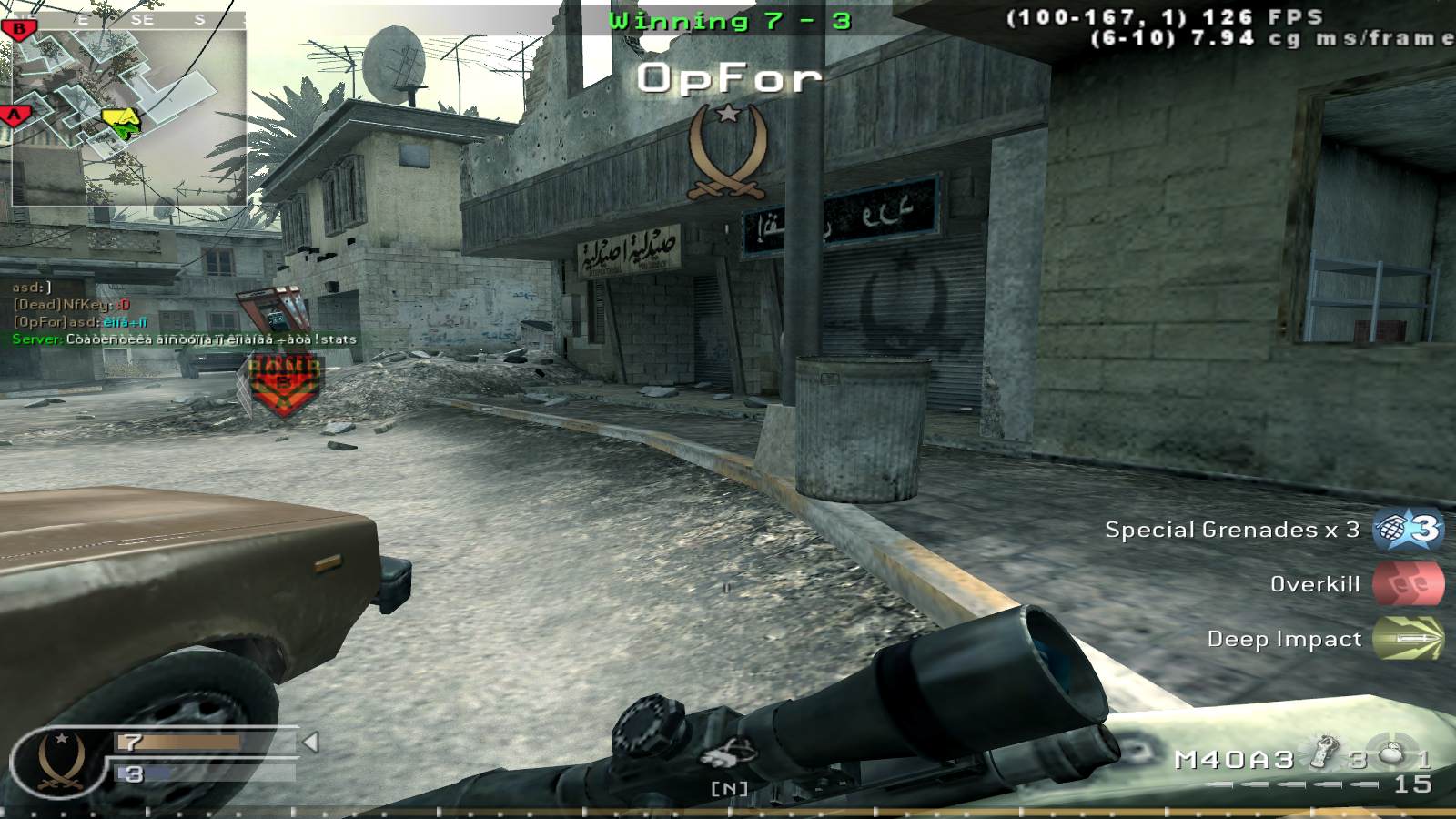Select the red flag B marker on minimap
This screenshot has width=1456, height=819.
pos(19,28)
